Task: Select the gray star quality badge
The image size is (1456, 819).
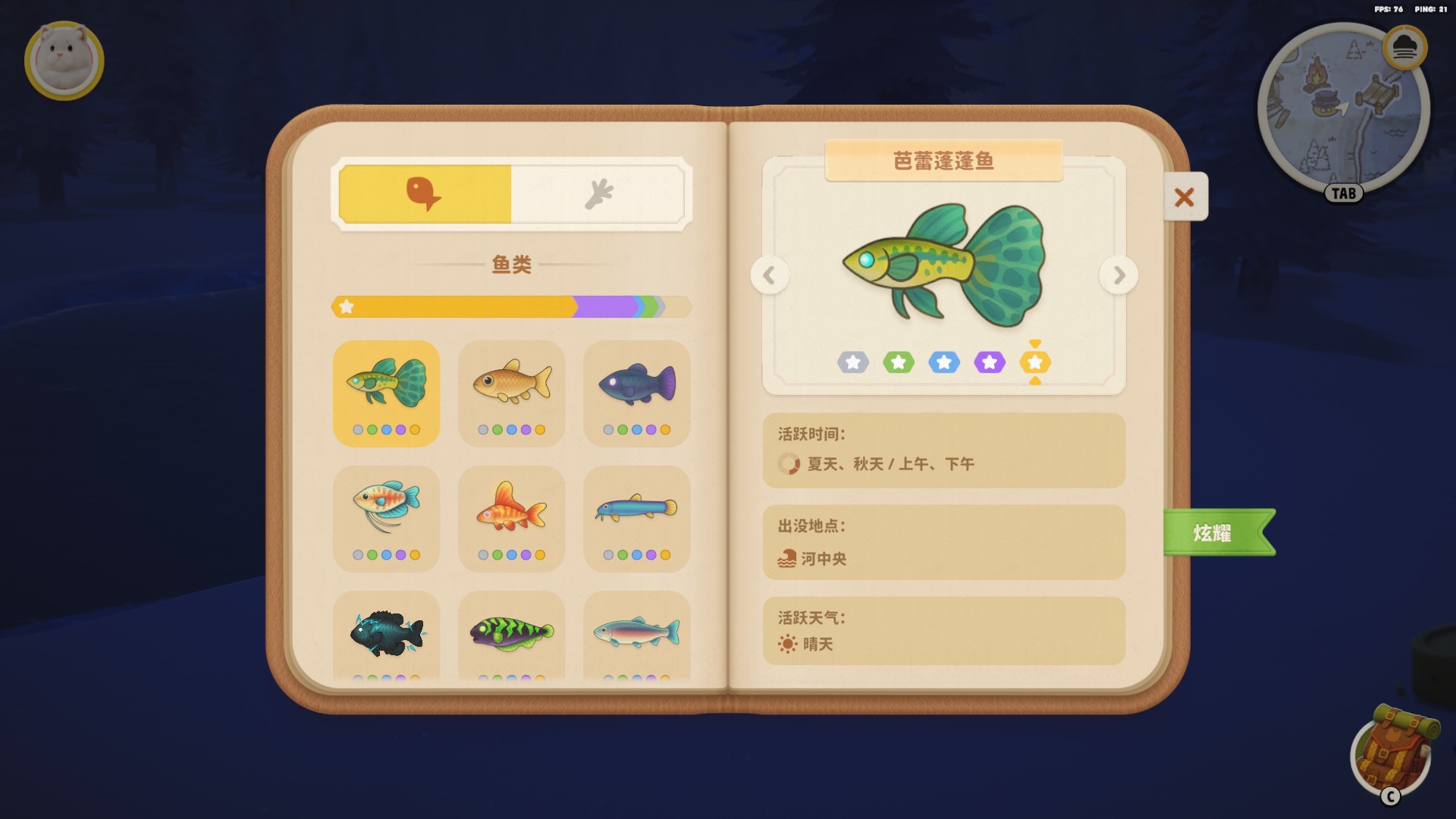Action: 853,362
